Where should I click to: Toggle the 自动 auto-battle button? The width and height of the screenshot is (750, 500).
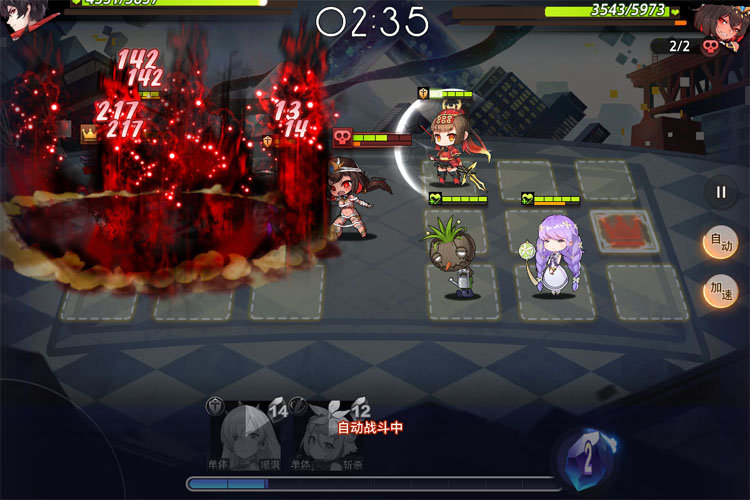[720, 243]
